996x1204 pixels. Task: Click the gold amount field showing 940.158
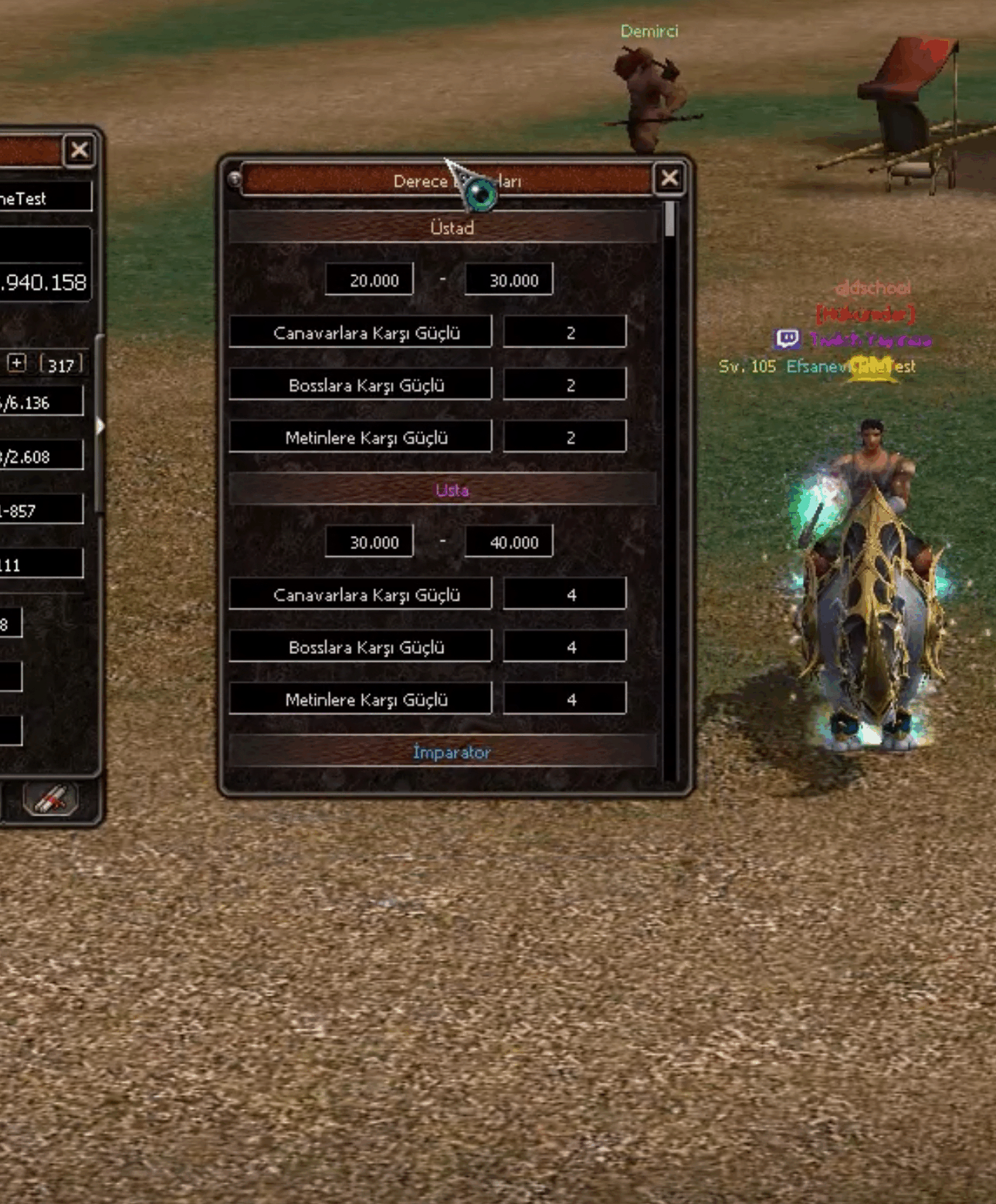42,283
